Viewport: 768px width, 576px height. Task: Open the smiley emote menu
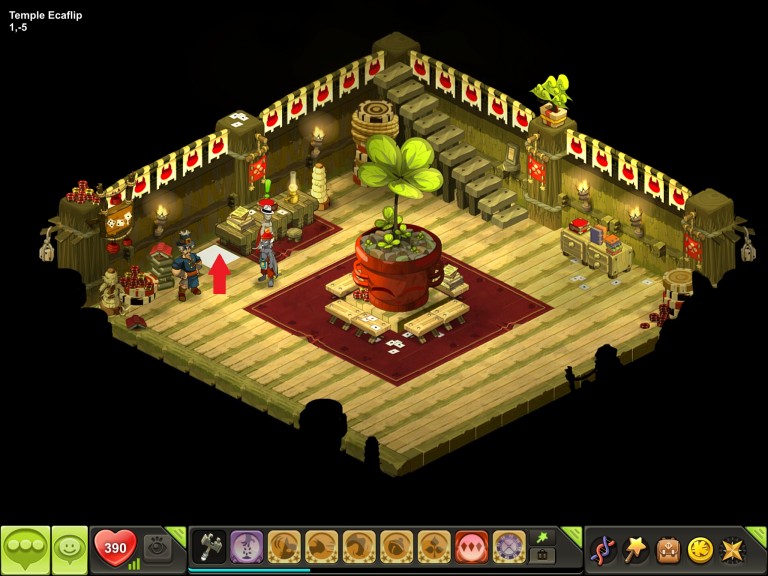click(x=70, y=549)
